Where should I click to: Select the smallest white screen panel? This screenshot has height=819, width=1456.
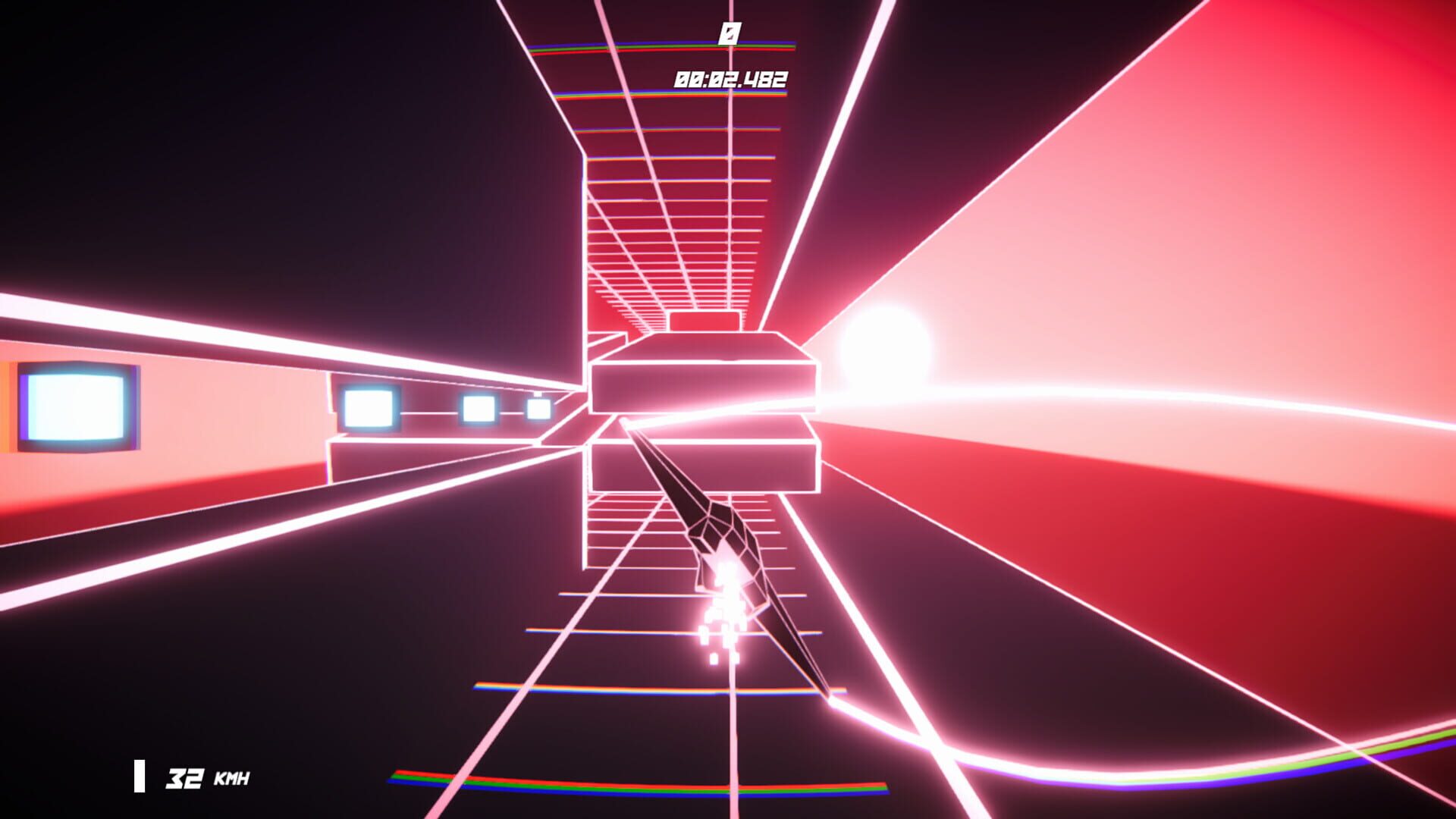coord(540,407)
